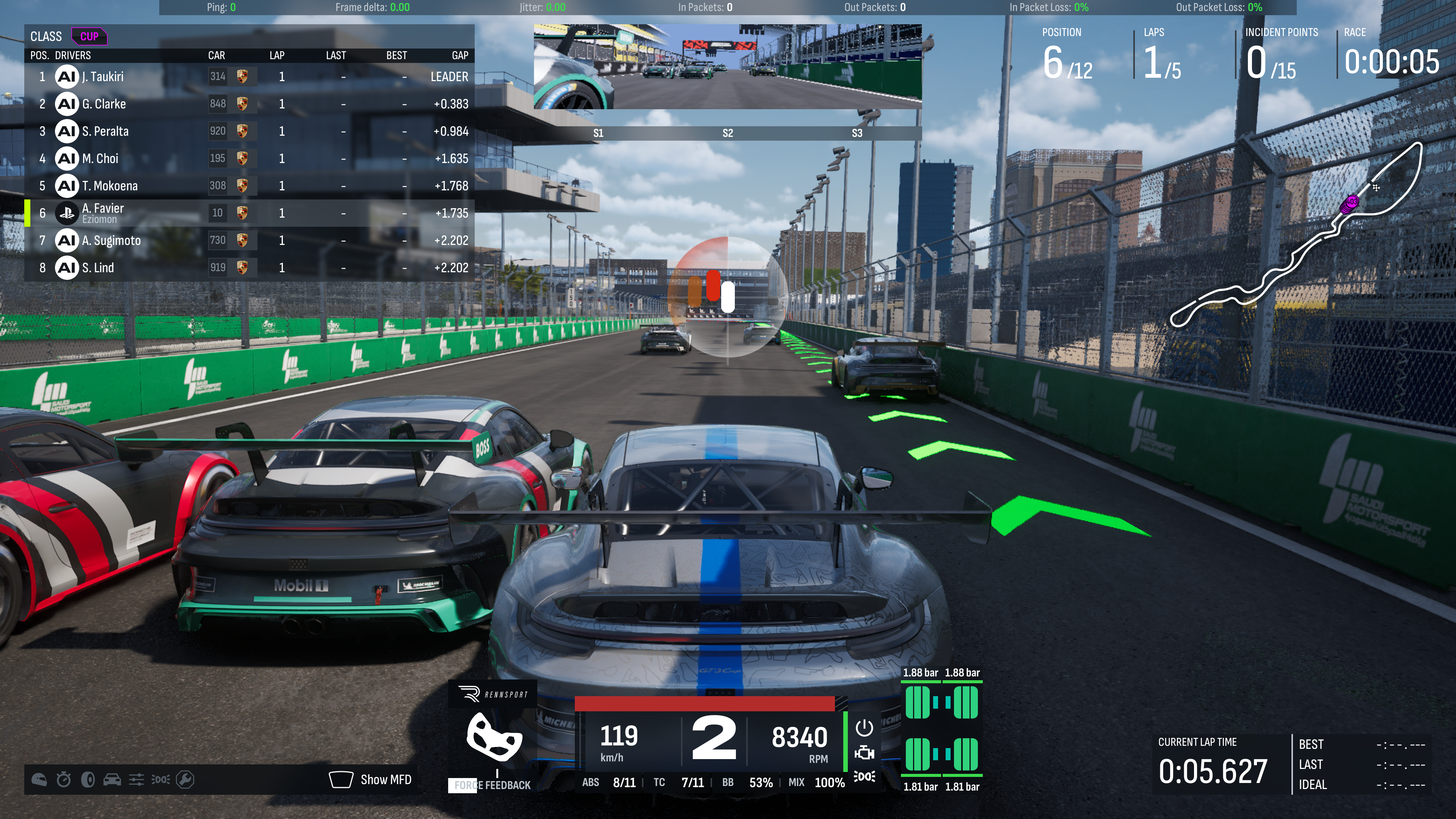Choose the car icon in MFD bar

pos(112,780)
